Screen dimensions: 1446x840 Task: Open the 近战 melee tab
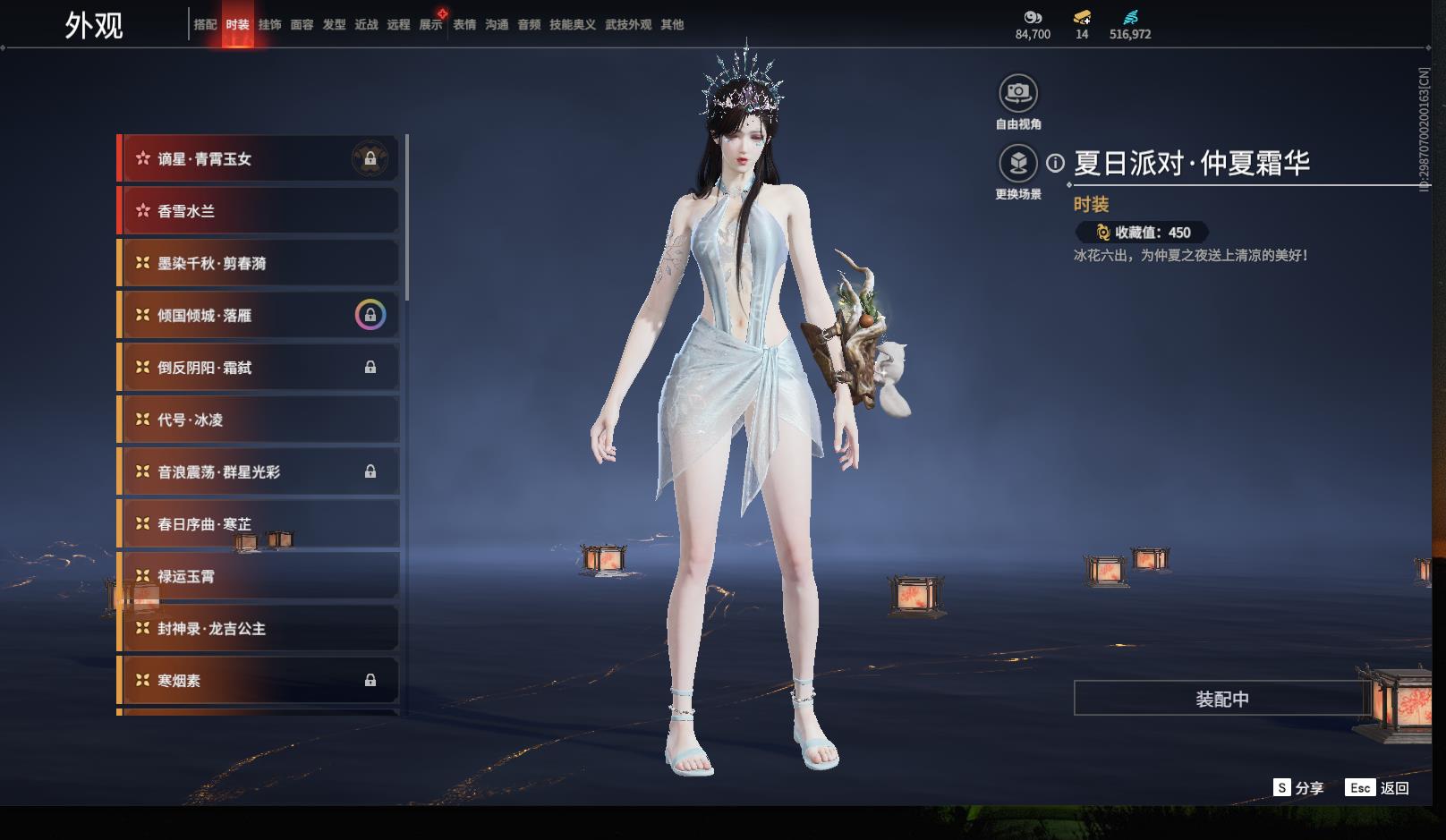tap(366, 25)
